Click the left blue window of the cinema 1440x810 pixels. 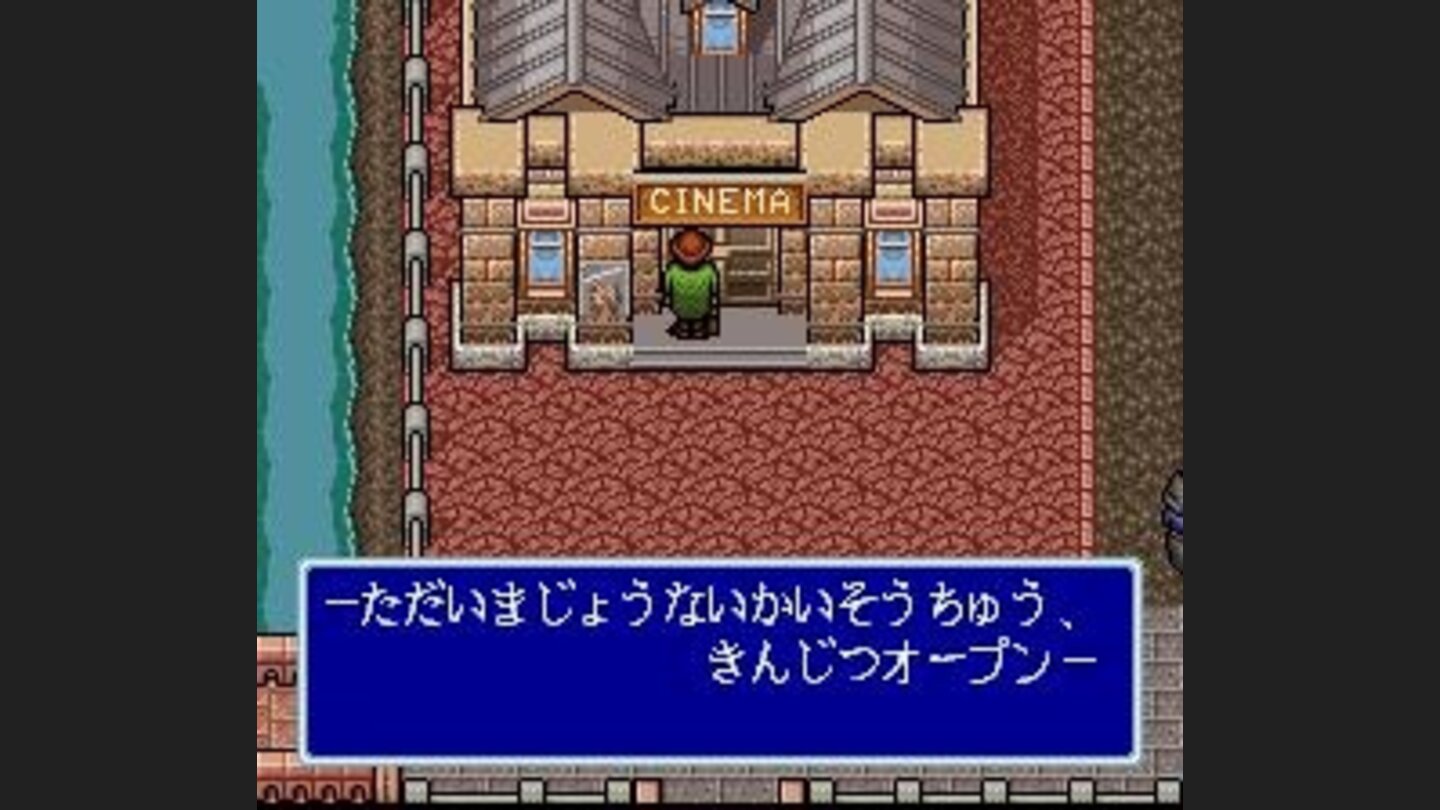pos(545,262)
